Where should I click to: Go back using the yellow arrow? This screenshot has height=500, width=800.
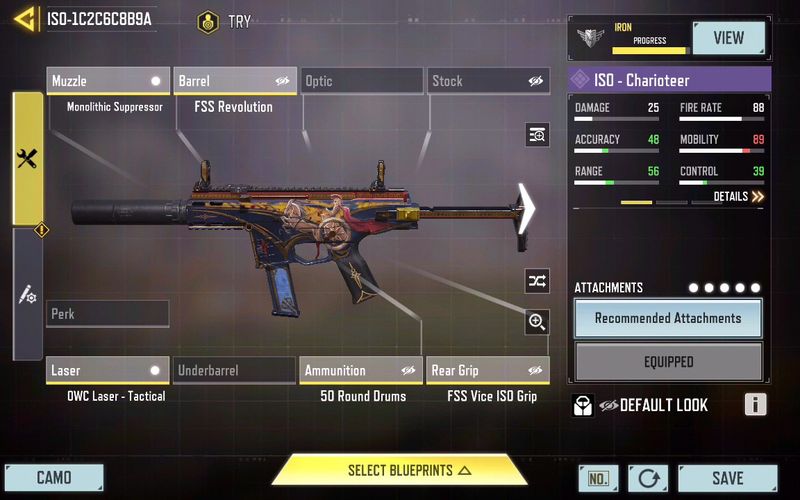tap(22, 18)
